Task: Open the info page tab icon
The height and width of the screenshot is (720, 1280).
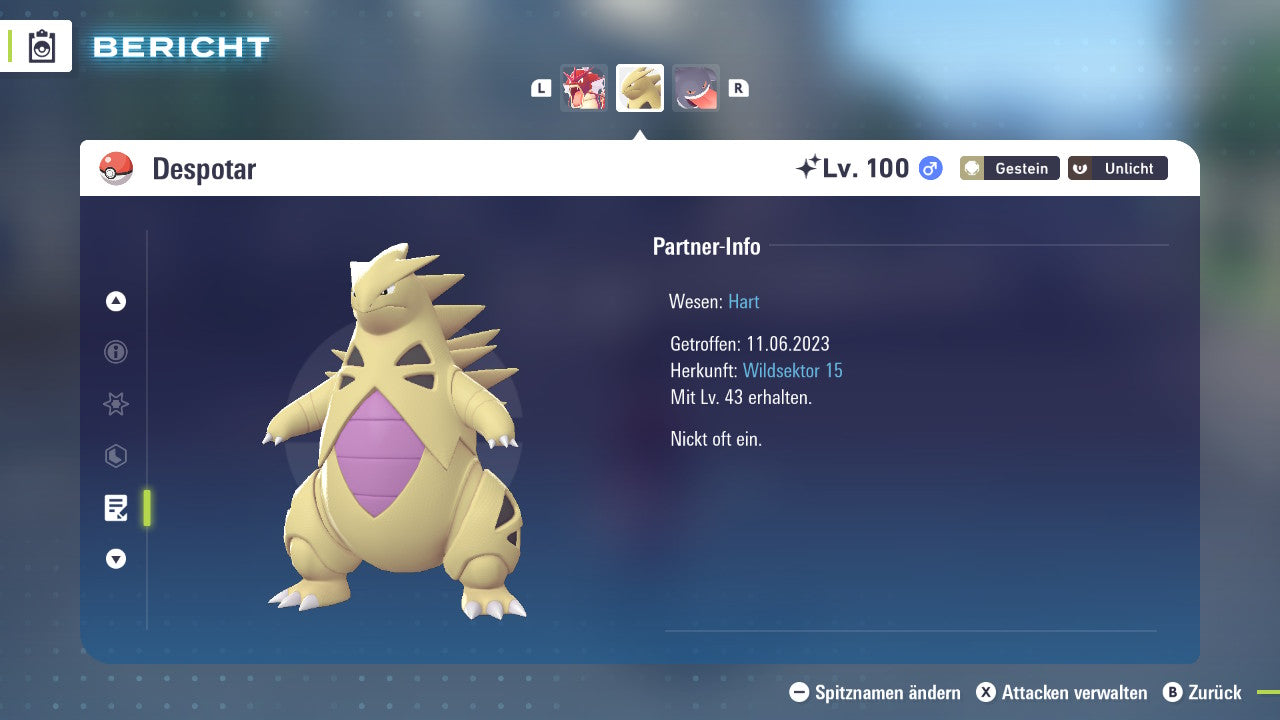Action: (116, 352)
